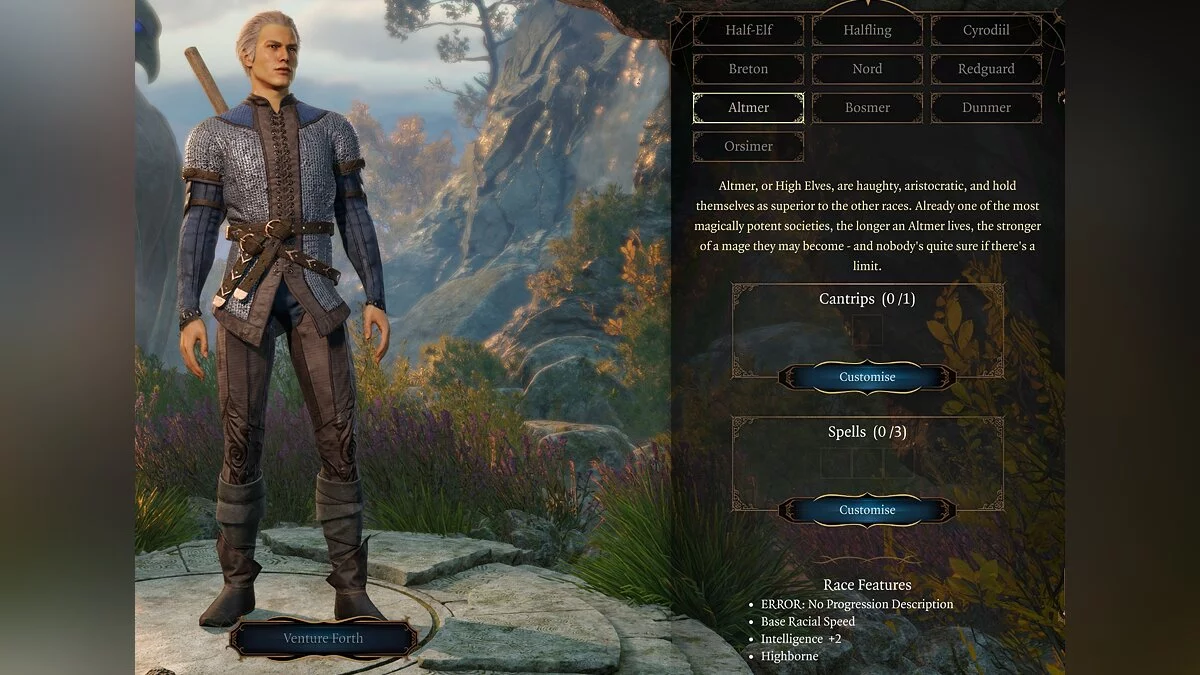
Task: Choose the Nord race option
Action: [x=867, y=69]
